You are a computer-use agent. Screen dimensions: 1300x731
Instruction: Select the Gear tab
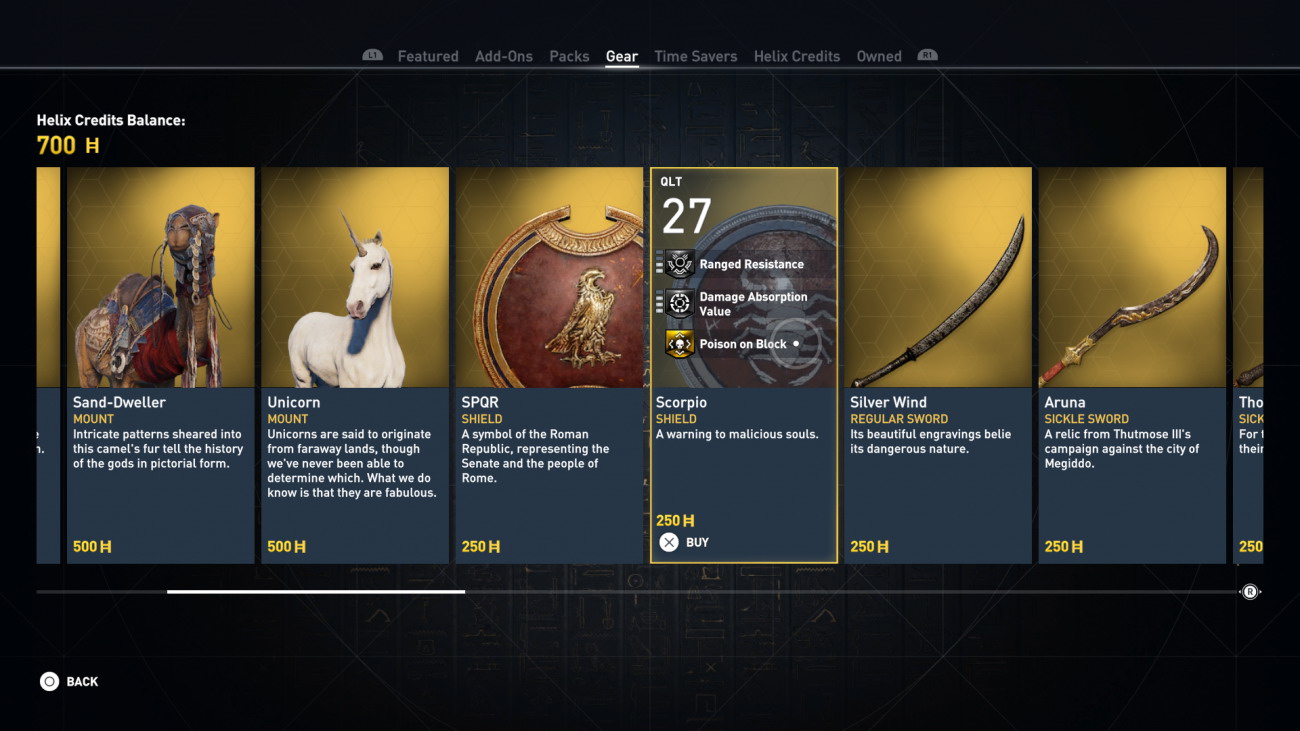tap(621, 56)
